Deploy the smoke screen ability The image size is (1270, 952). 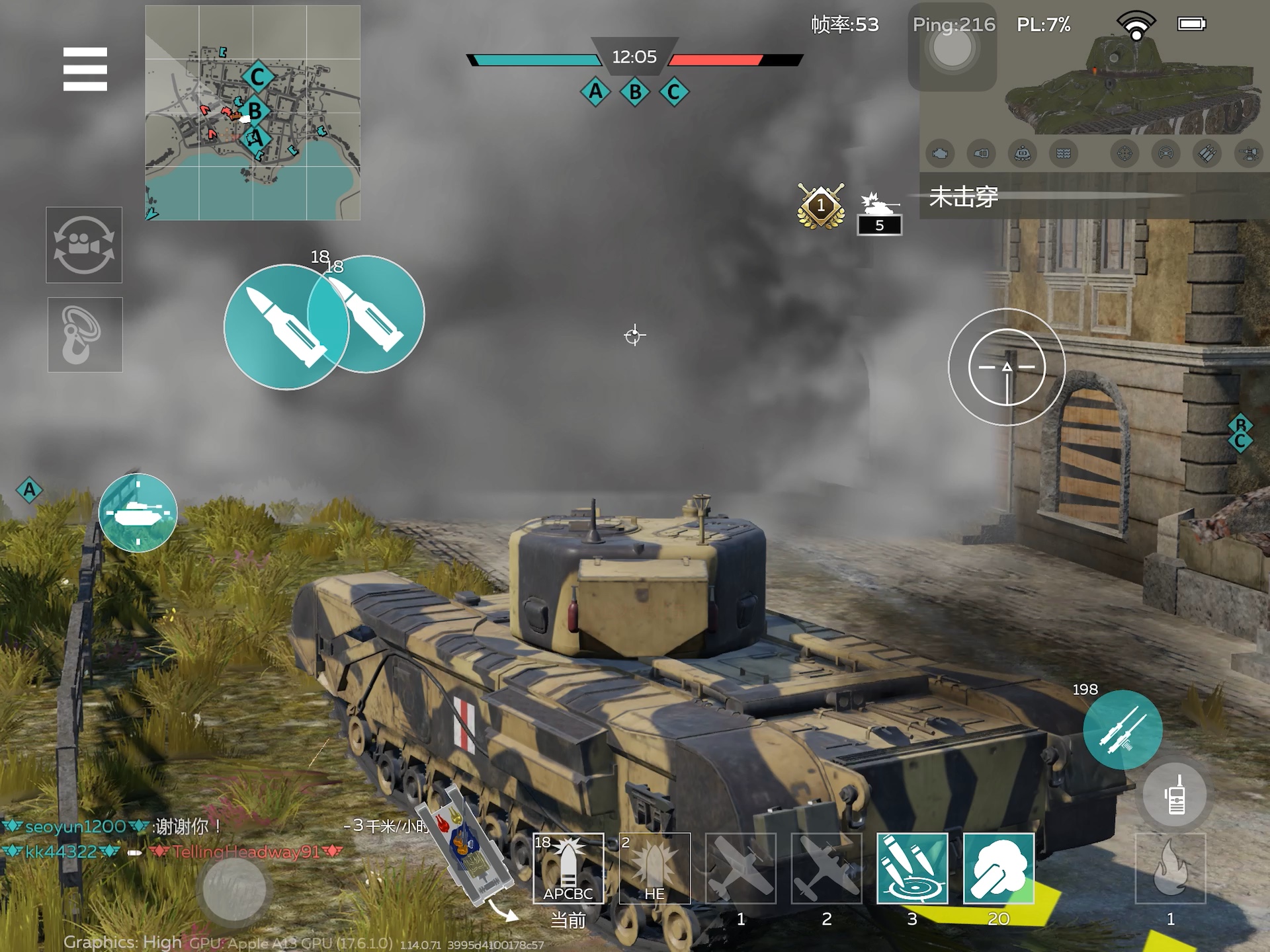(x=998, y=868)
